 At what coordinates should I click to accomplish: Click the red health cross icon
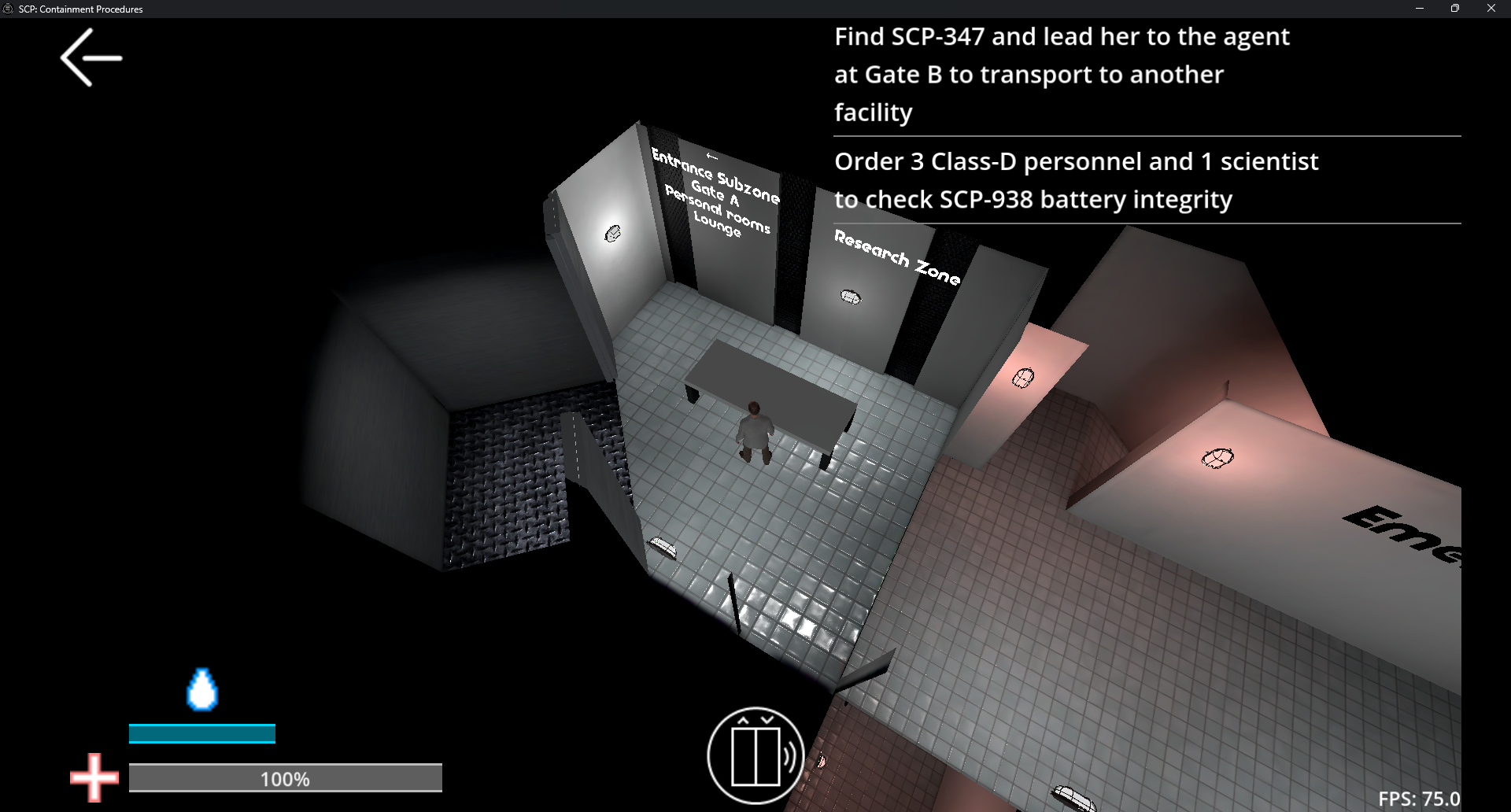[94, 777]
